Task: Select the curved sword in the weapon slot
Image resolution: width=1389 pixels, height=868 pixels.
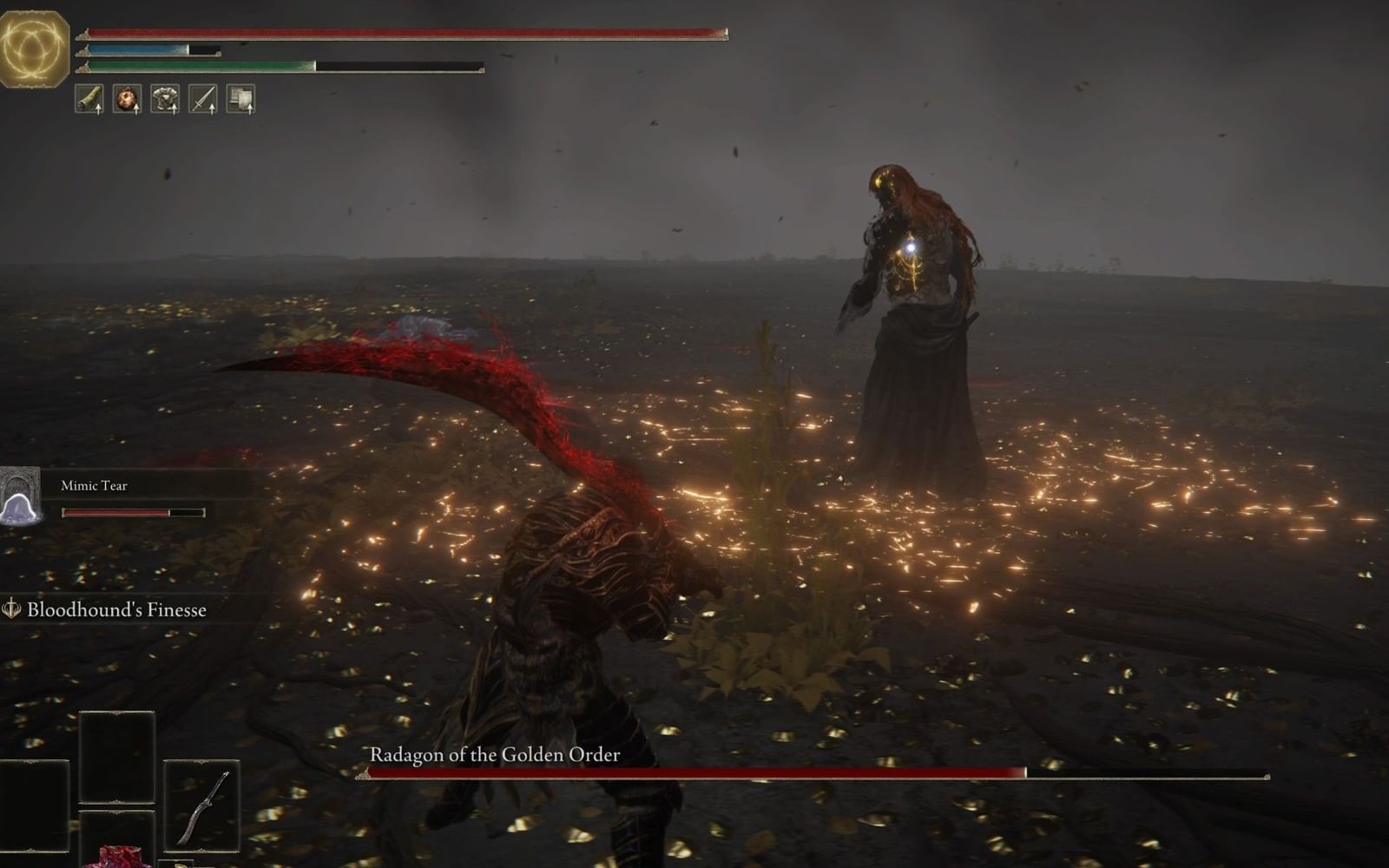Action: click(x=205, y=806)
